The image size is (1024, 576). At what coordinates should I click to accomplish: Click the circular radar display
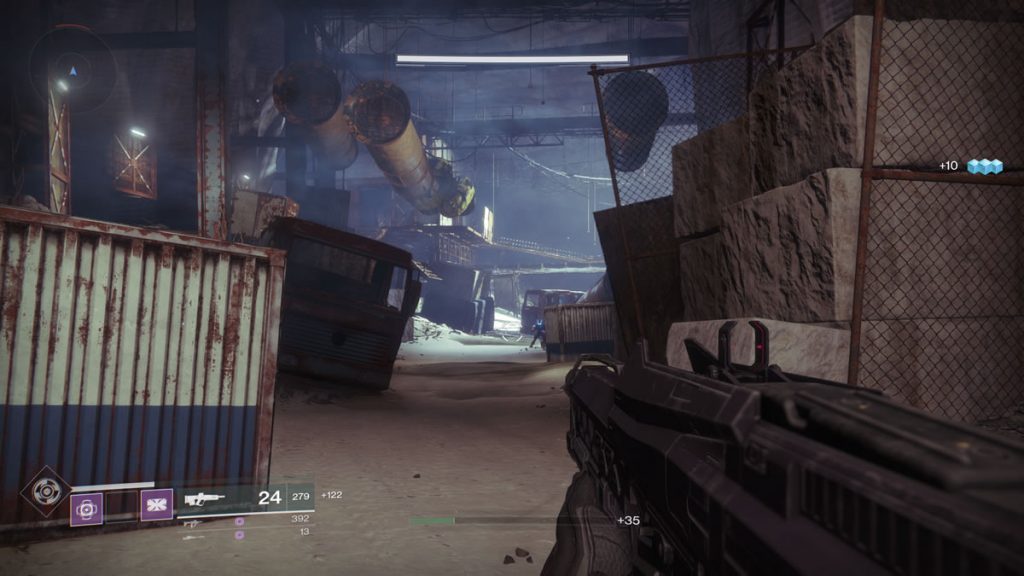pyautogui.click(x=71, y=69)
